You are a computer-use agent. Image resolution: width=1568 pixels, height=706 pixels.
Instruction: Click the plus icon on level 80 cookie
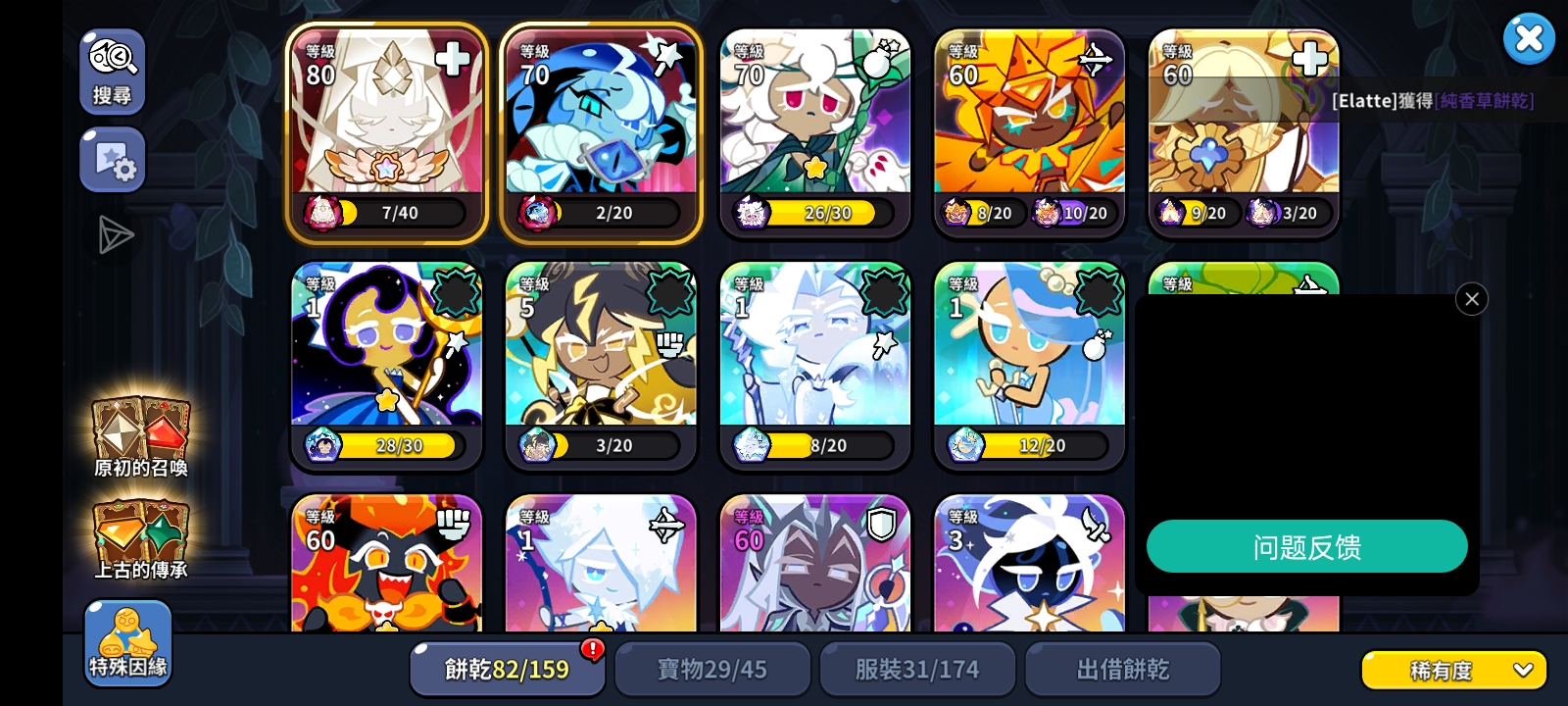(x=452, y=59)
